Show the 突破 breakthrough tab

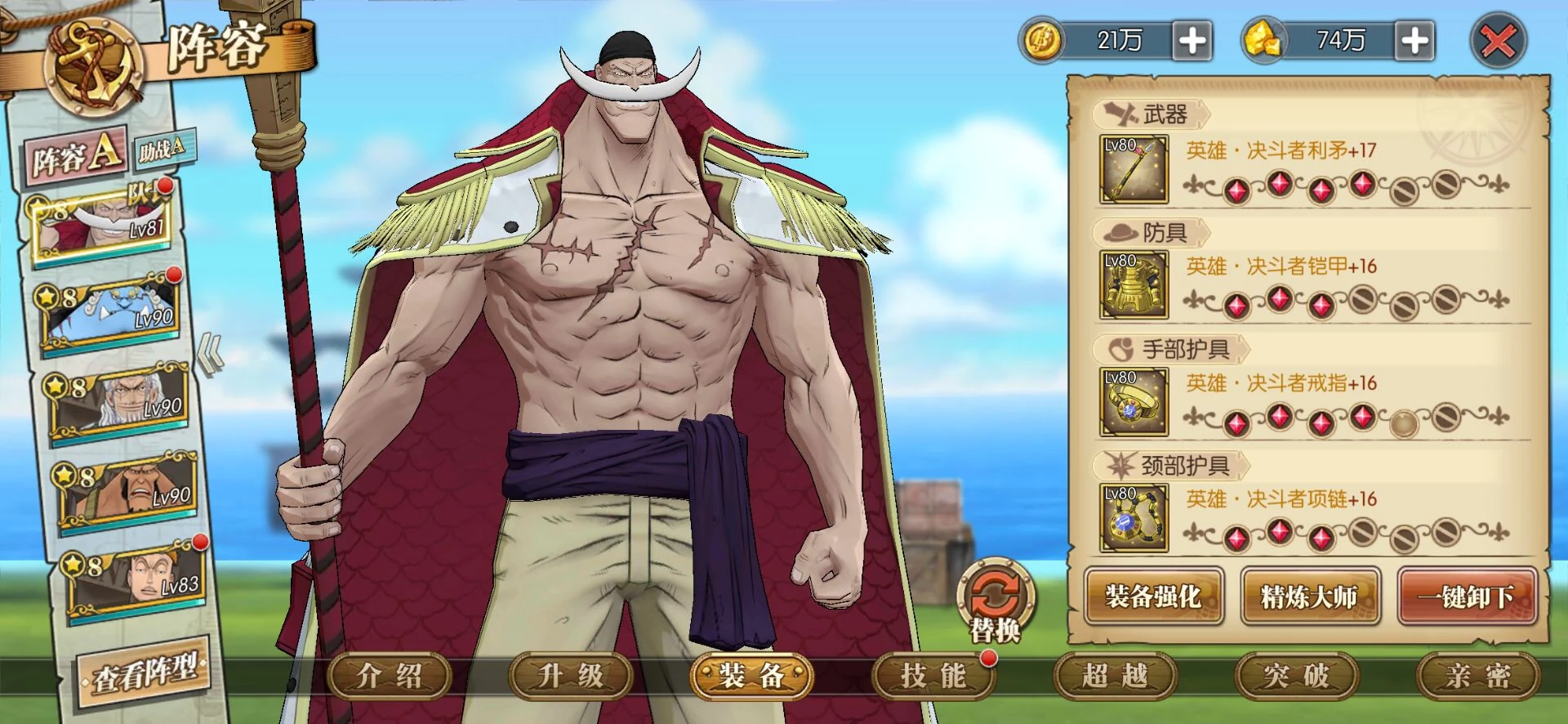coord(1296,677)
